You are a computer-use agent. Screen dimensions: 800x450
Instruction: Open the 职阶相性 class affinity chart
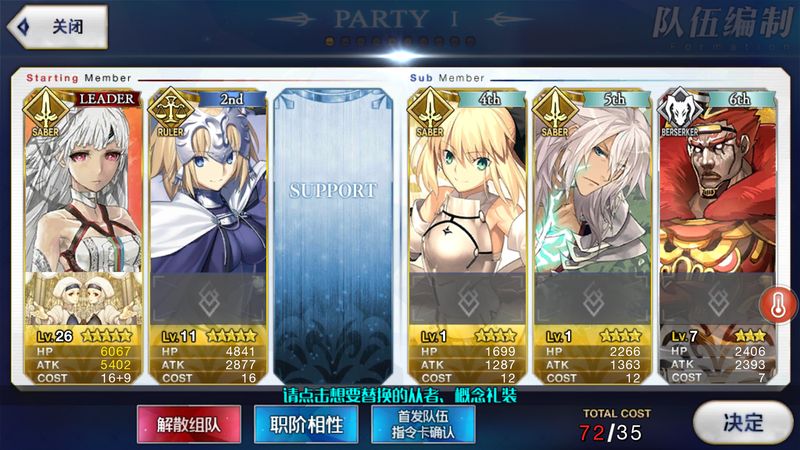306,424
